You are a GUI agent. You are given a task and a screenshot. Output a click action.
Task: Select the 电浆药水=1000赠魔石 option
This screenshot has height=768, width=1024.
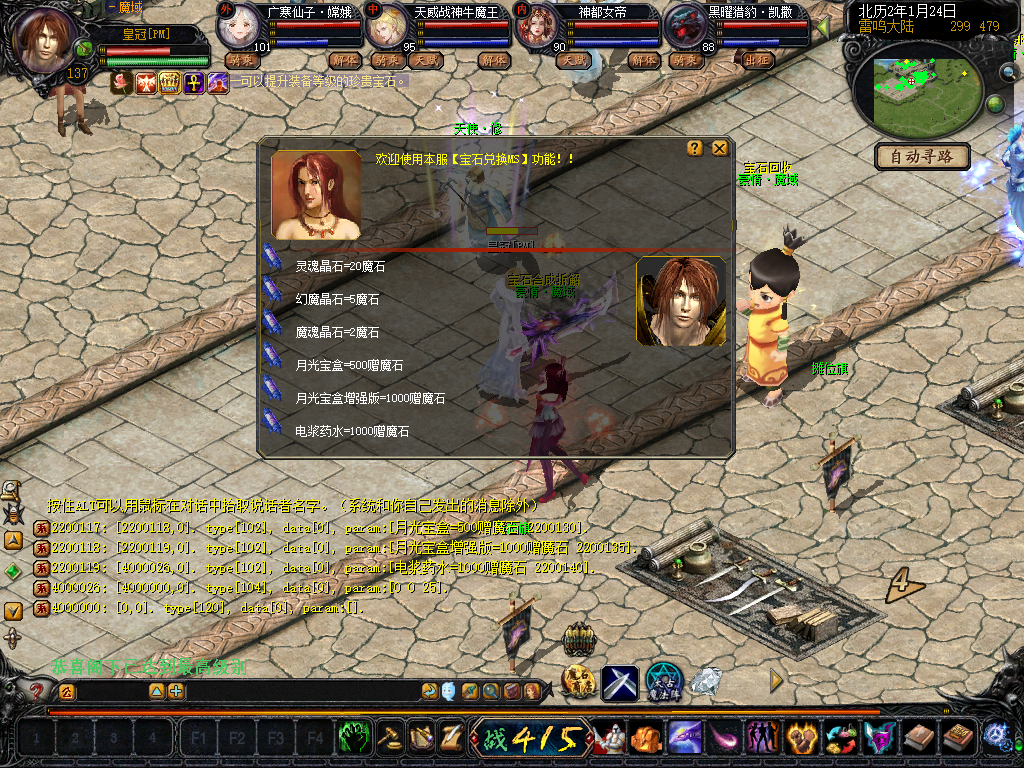(x=352, y=431)
